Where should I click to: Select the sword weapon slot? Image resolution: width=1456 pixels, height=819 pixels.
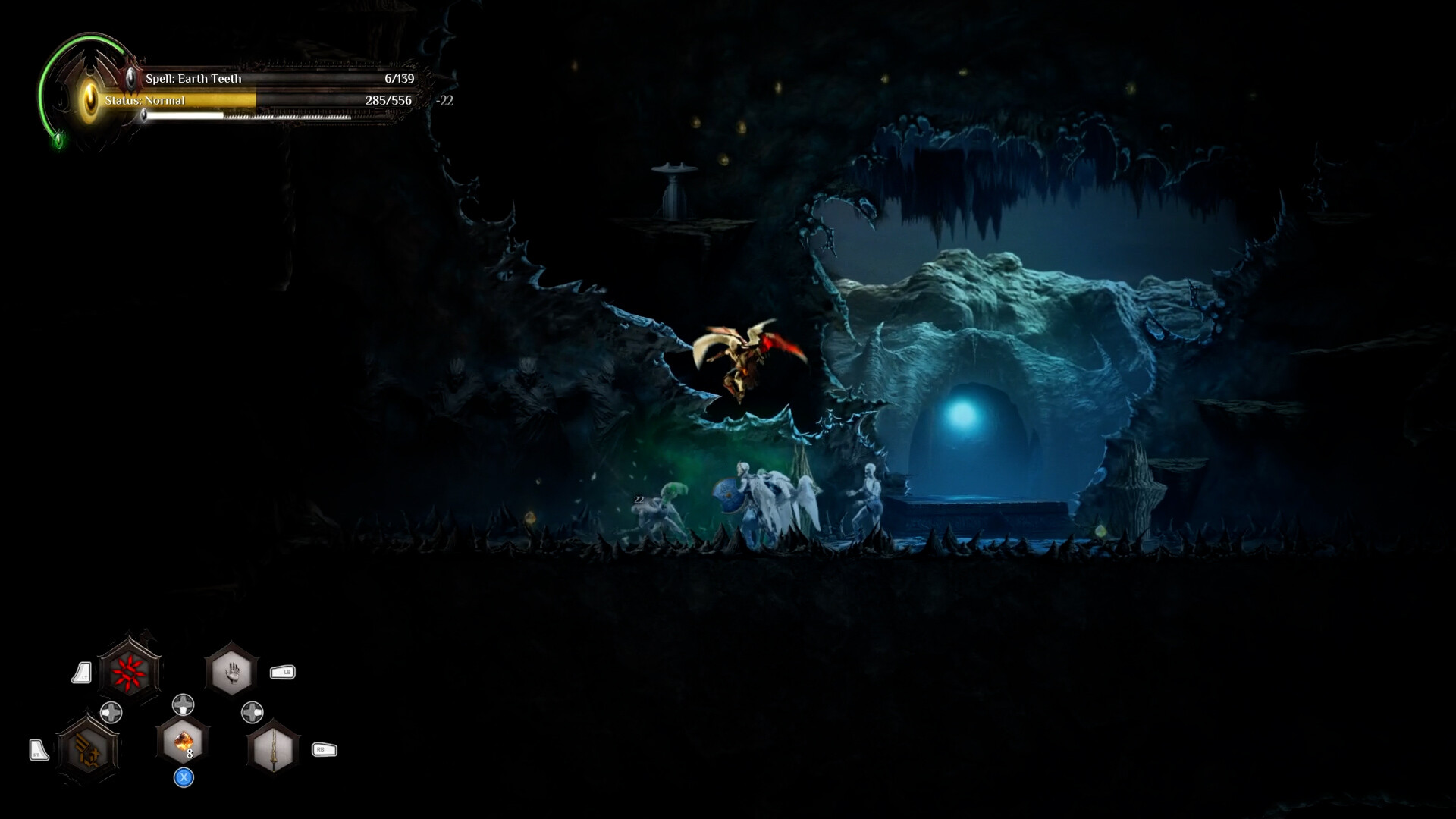[273, 749]
